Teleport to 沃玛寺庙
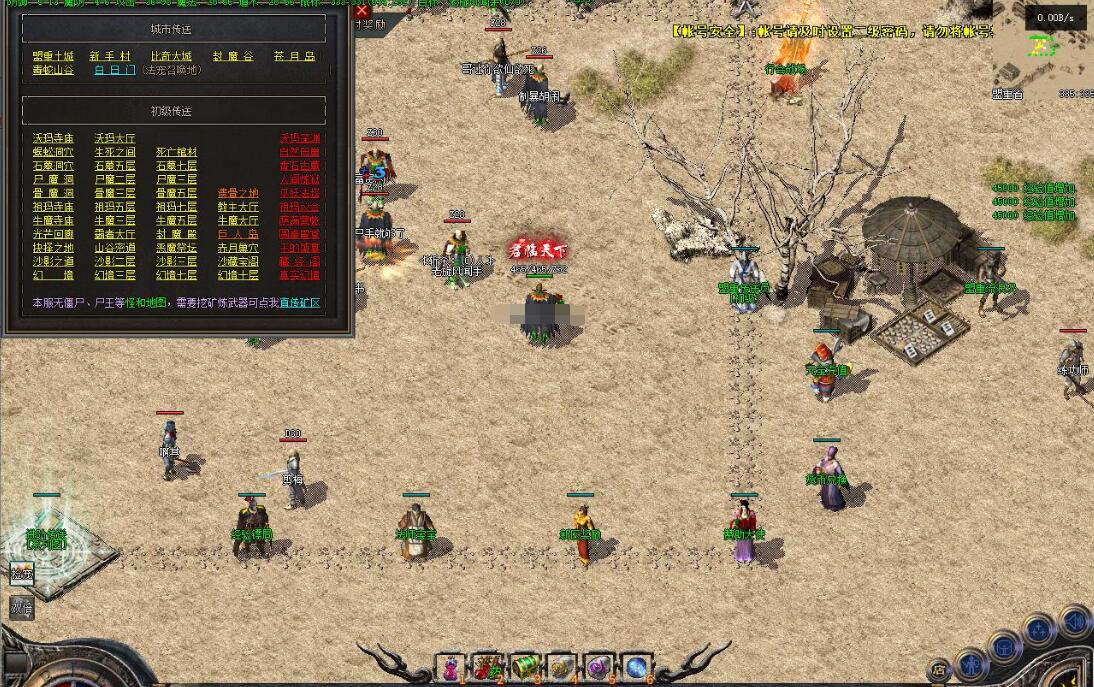Screen dimensions: 1094x687 tap(53, 138)
